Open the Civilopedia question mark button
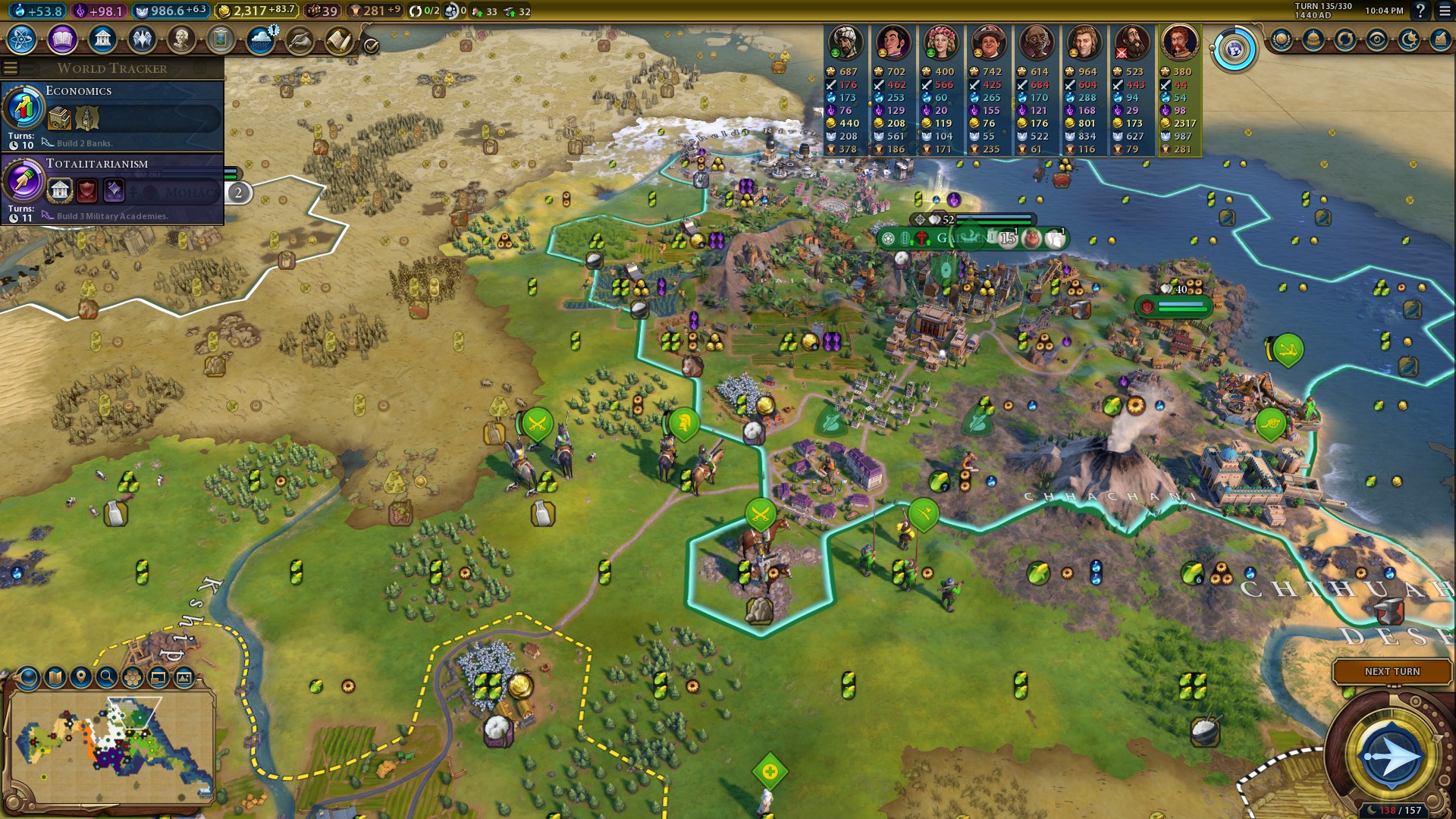 pos(1420,11)
